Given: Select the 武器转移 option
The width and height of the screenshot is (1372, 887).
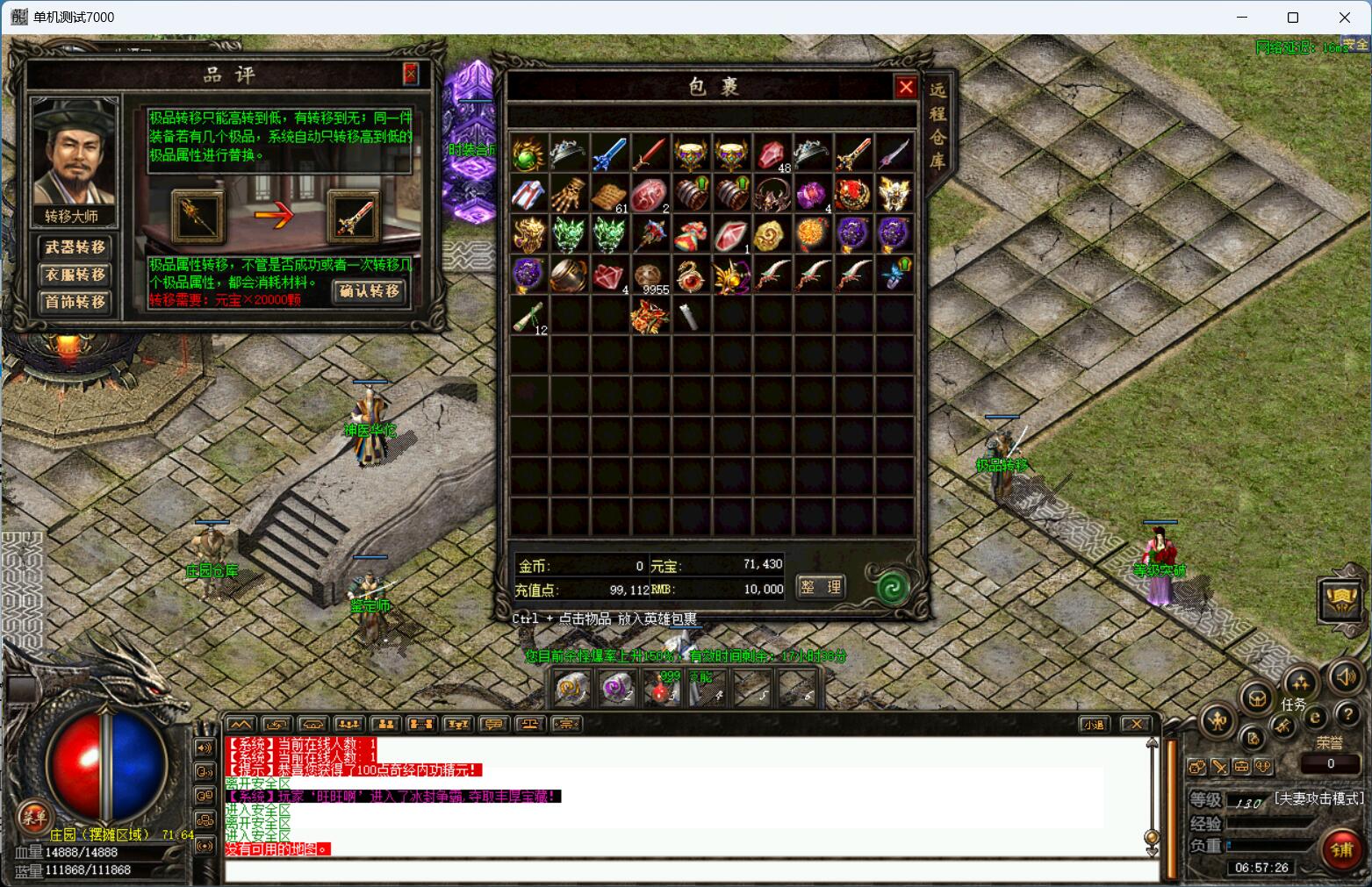Looking at the screenshot, I should coord(75,247).
